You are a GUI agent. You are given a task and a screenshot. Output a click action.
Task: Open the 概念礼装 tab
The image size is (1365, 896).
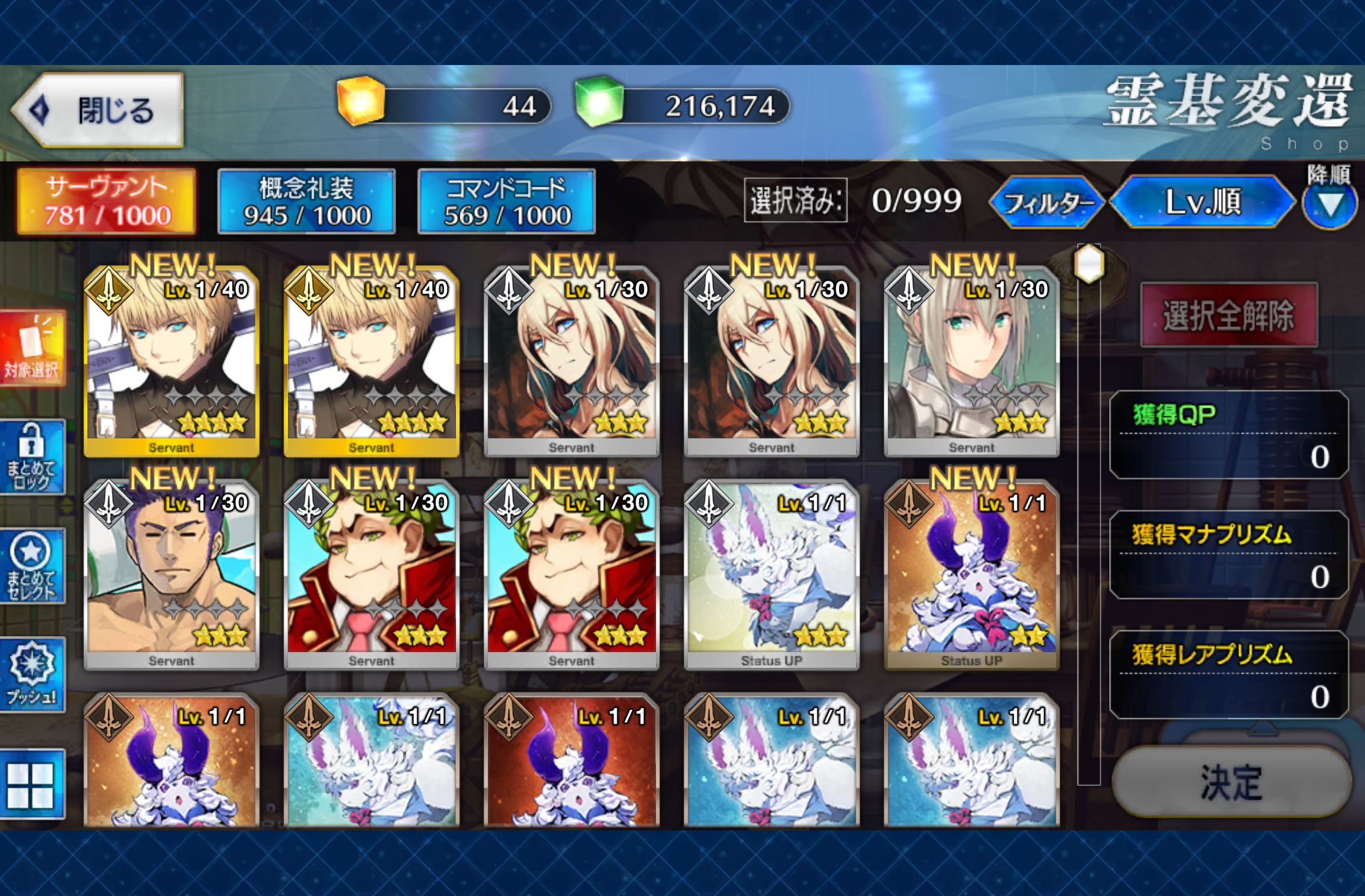[x=307, y=201]
